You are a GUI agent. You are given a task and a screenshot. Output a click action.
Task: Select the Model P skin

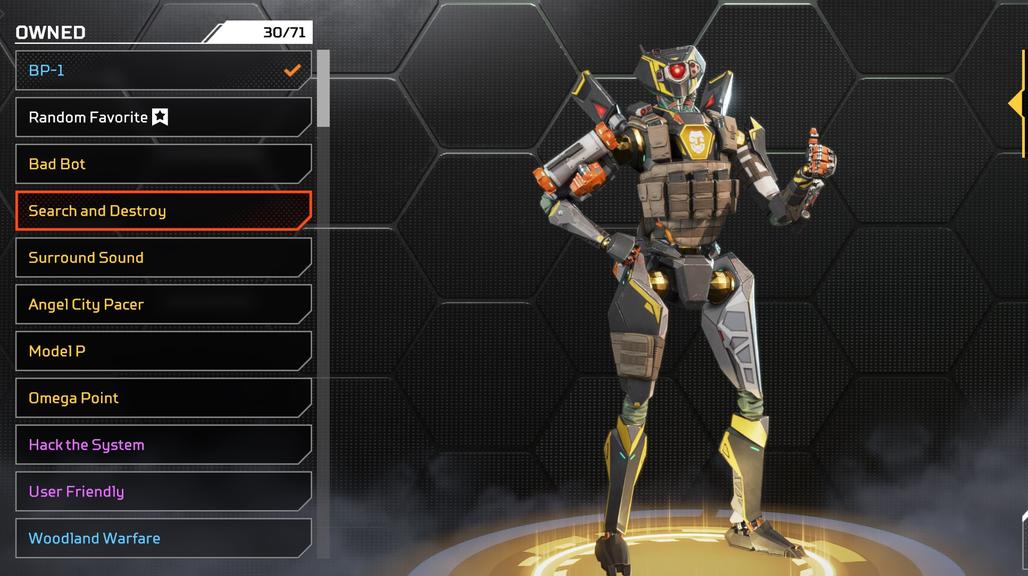(163, 351)
